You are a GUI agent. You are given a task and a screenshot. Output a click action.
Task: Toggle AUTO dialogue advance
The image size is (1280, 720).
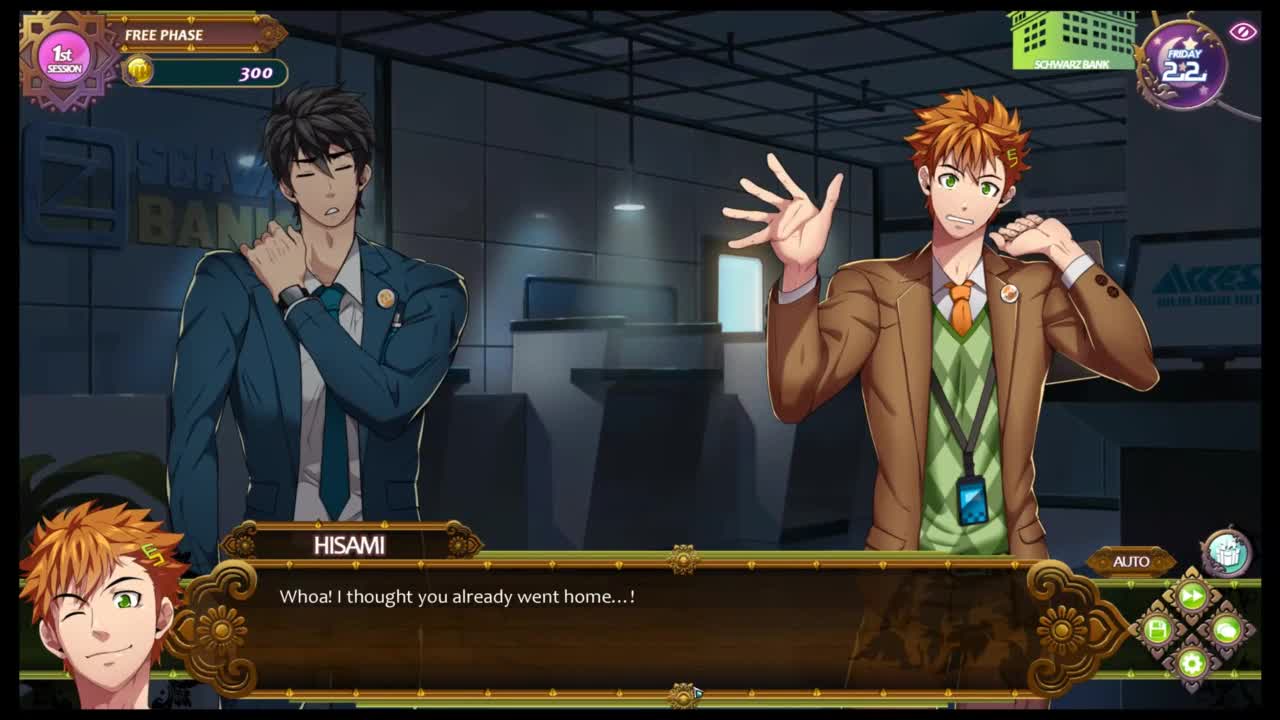click(1131, 561)
